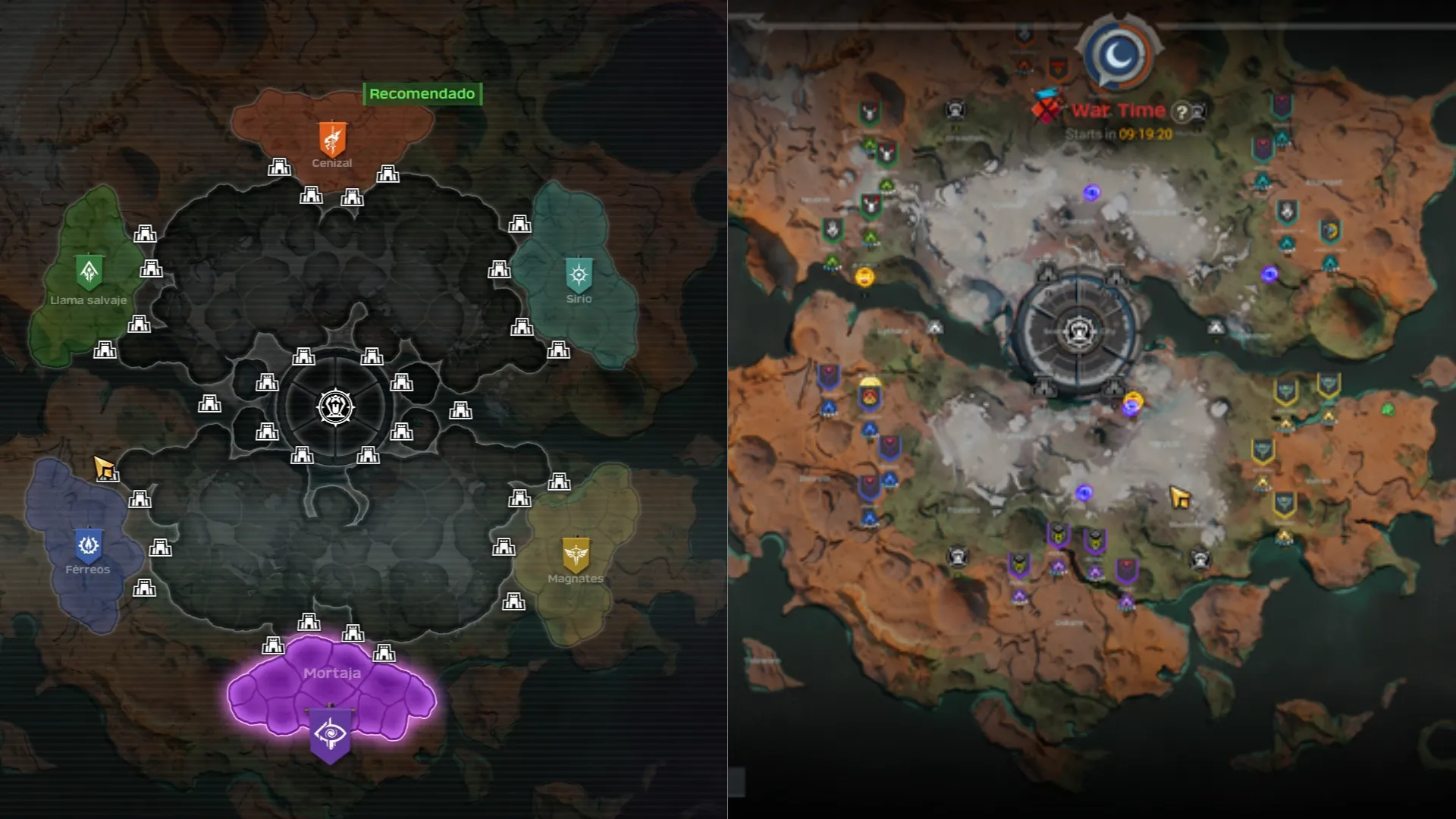The height and width of the screenshot is (819, 1456).
Task: Click the Recomendado label above Cenizal
Action: tap(421, 94)
